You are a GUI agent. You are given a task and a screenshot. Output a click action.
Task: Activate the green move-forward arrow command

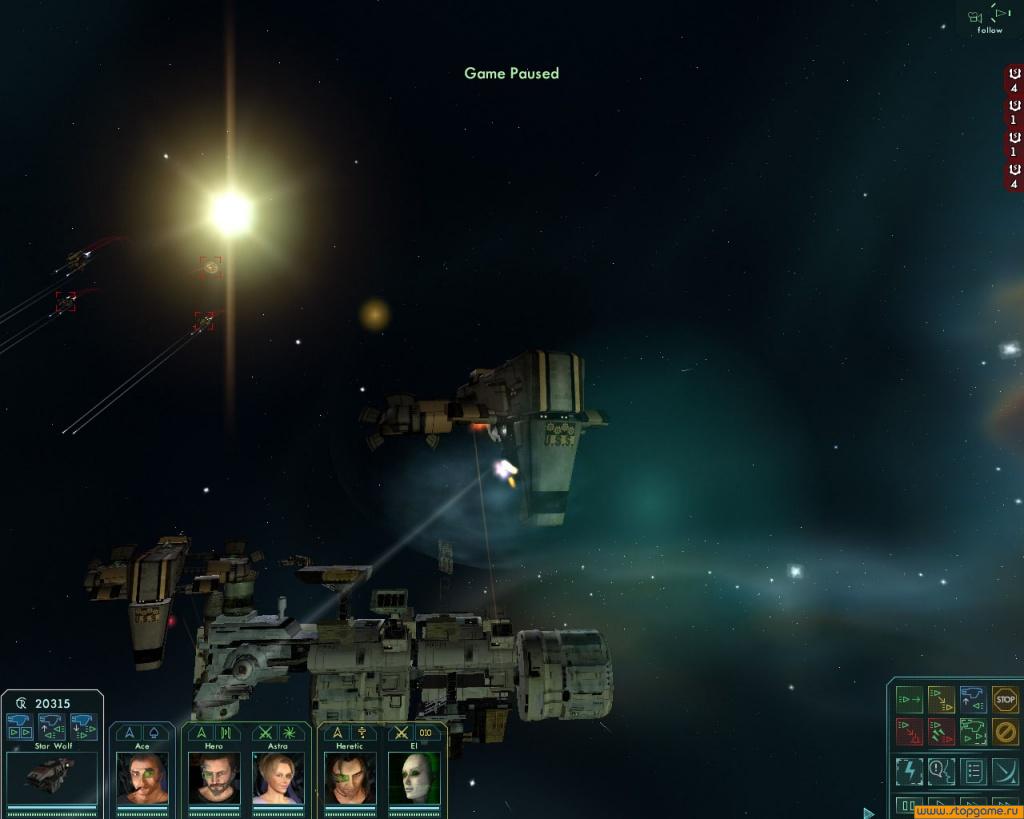point(909,699)
